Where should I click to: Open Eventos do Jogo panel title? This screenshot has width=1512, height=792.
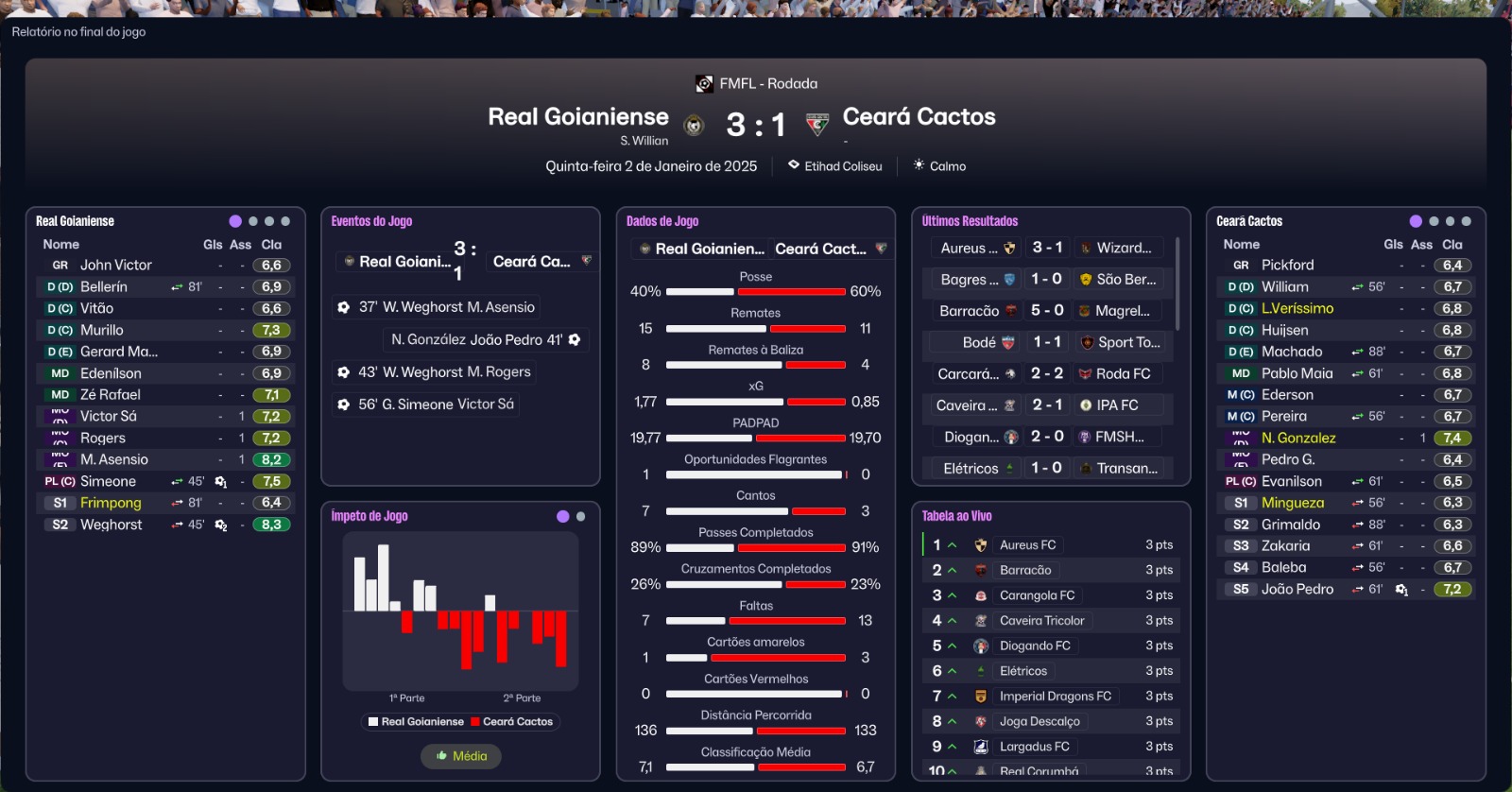(371, 221)
